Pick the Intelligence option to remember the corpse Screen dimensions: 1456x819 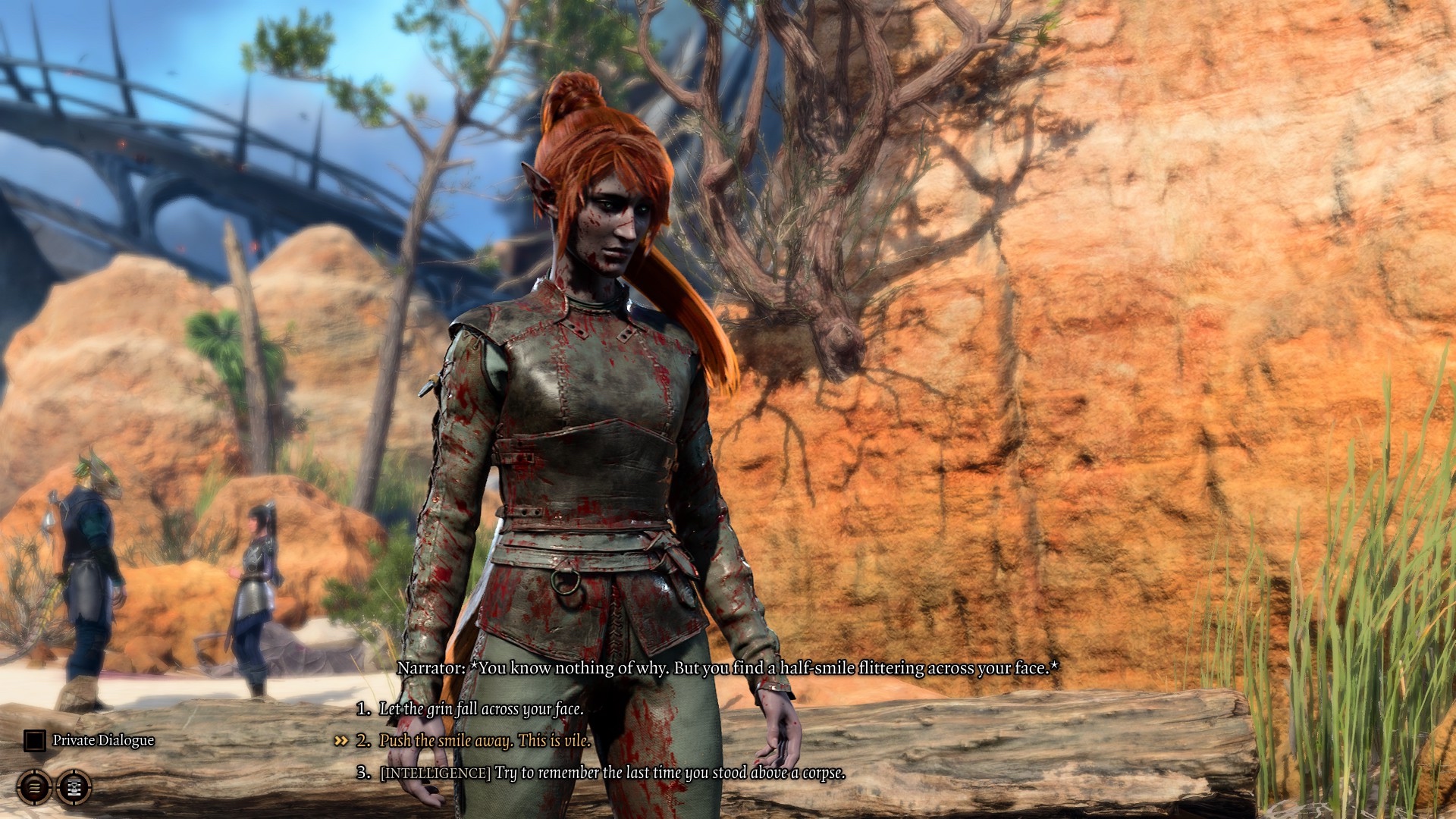pyautogui.click(x=613, y=773)
